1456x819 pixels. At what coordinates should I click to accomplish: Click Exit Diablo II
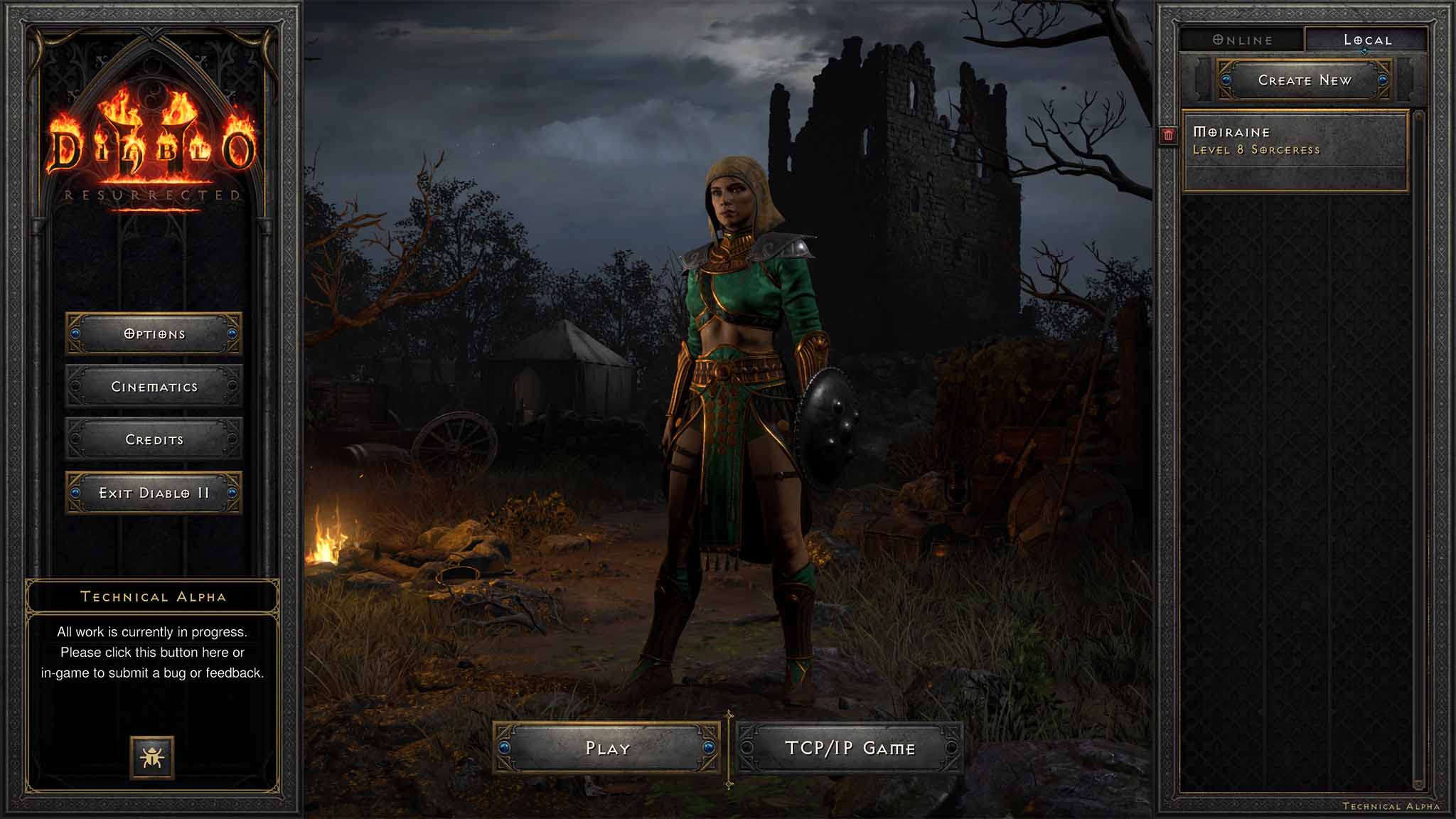pos(154,493)
